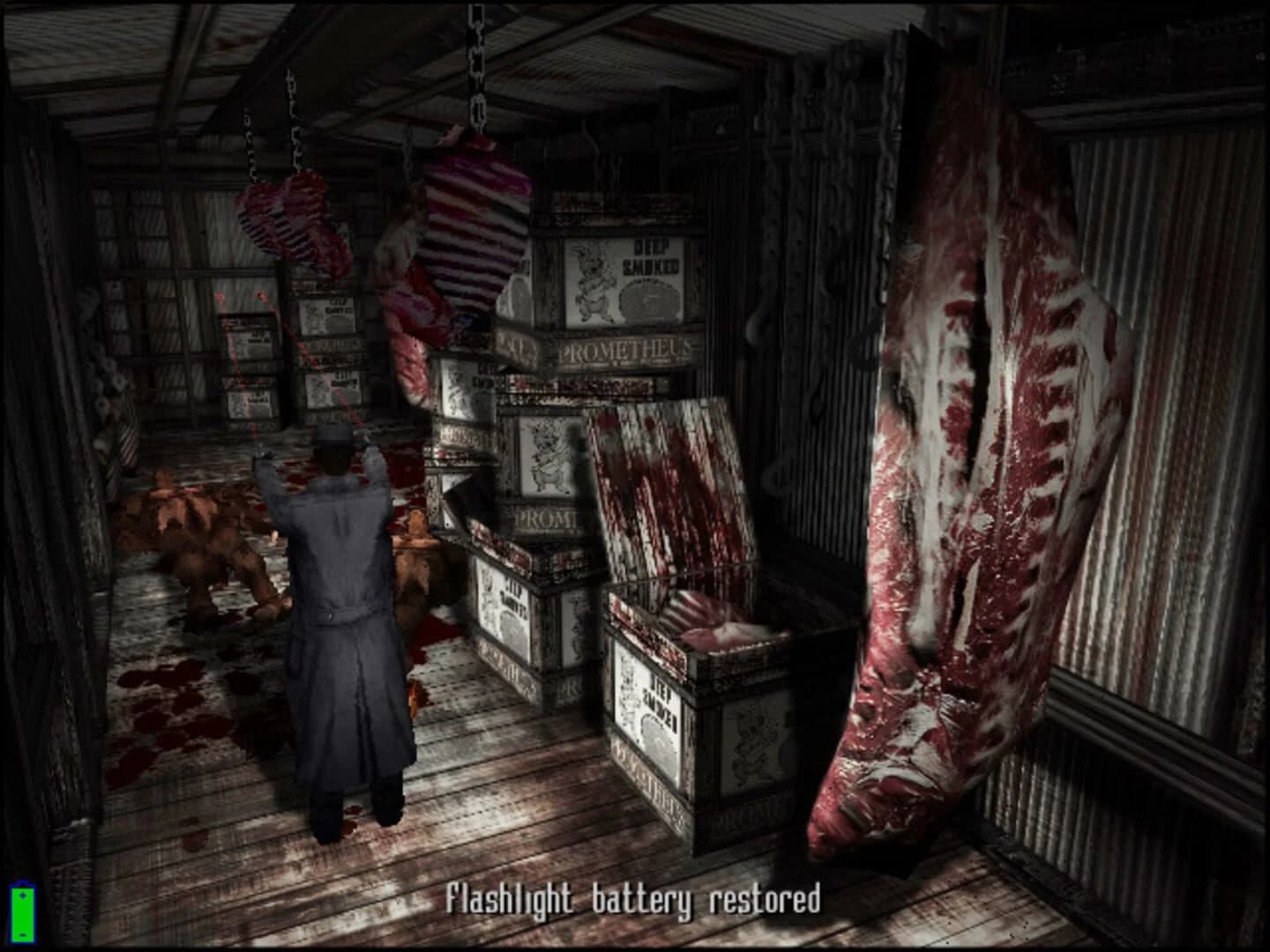Screen dimensions: 1270x952
Task: Click the 'Flashlight battery restored' message text
Action: point(633,901)
